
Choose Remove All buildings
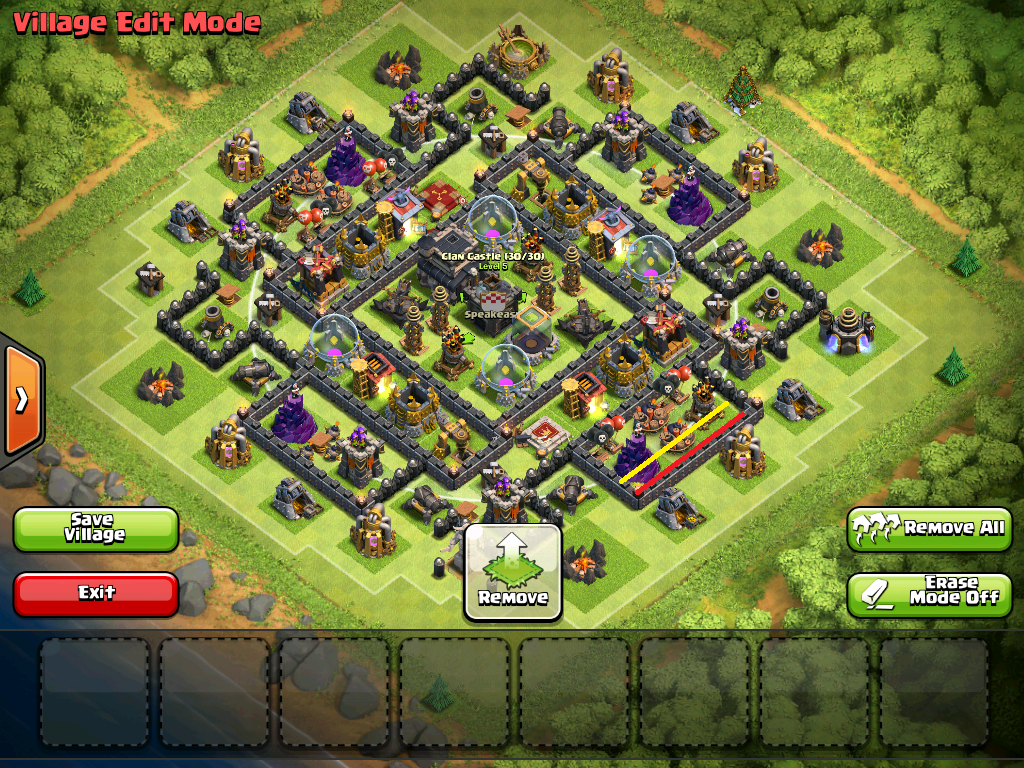(929, 528)
